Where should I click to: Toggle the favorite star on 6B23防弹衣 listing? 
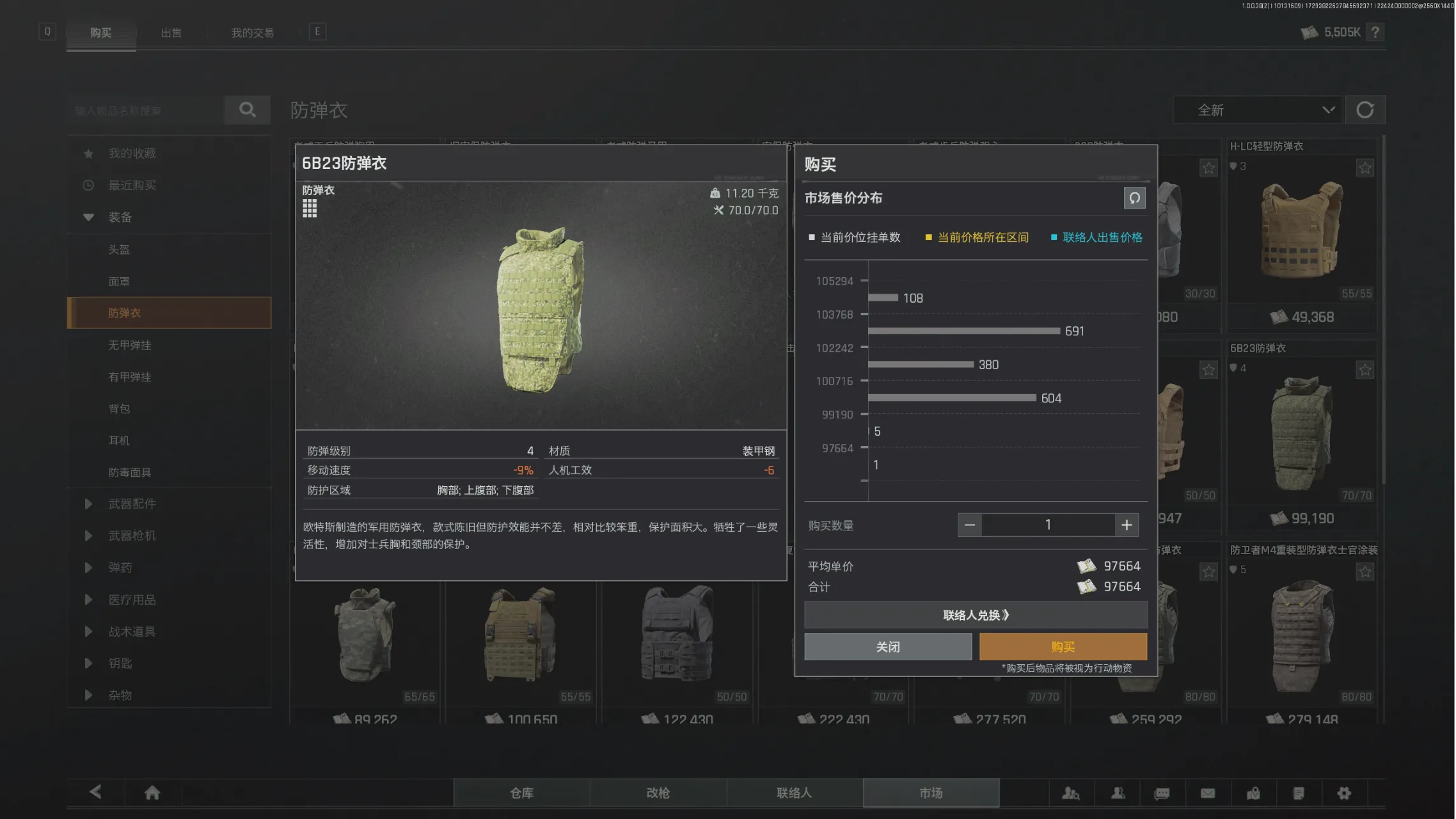click(1365, 369)
